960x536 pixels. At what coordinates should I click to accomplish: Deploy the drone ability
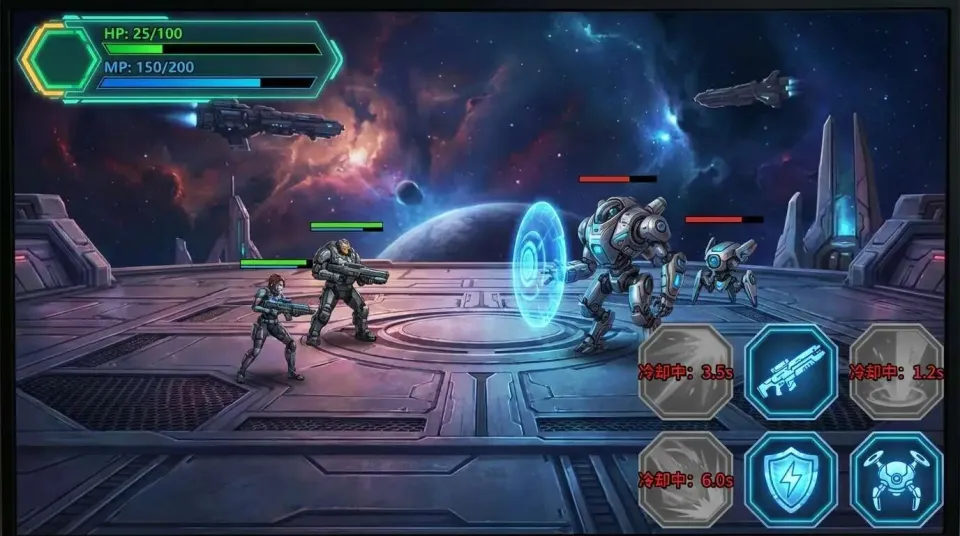click(x=896, y=479)
